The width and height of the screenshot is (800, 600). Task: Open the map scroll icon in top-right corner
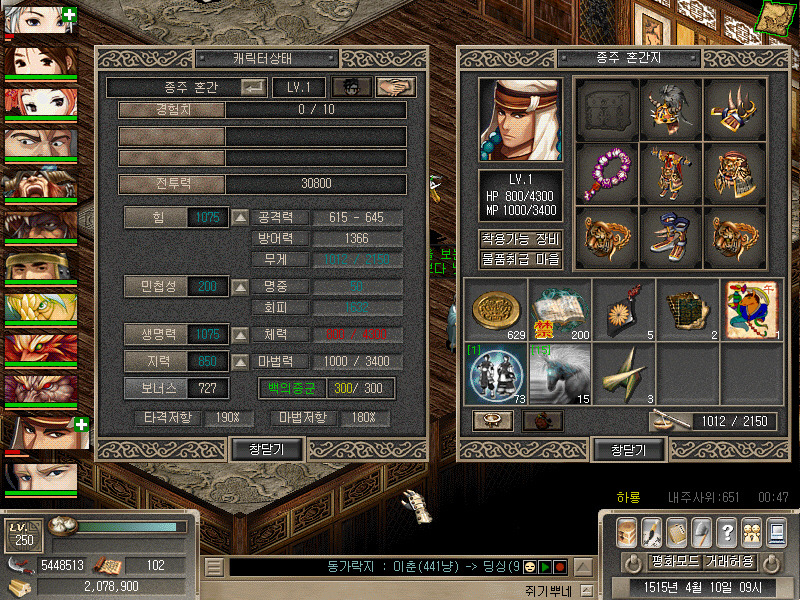click(778, 16)
